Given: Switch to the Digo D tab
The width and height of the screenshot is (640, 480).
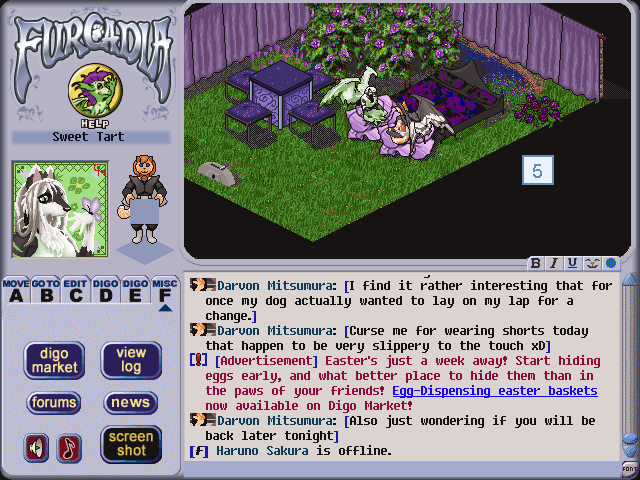Looking at the screenshot, I should click(x=105, y=290).
